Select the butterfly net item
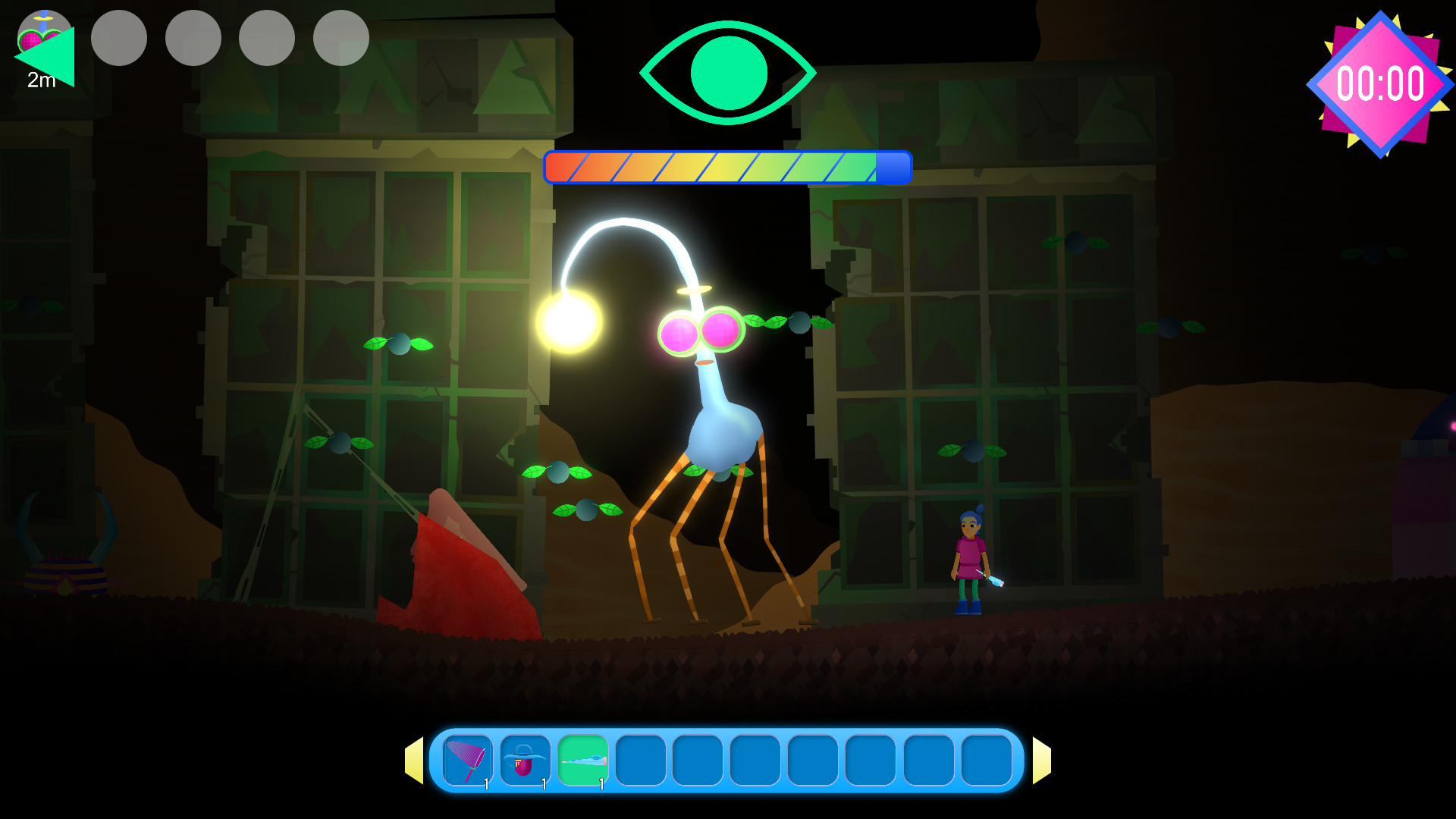 click(466, 758)
